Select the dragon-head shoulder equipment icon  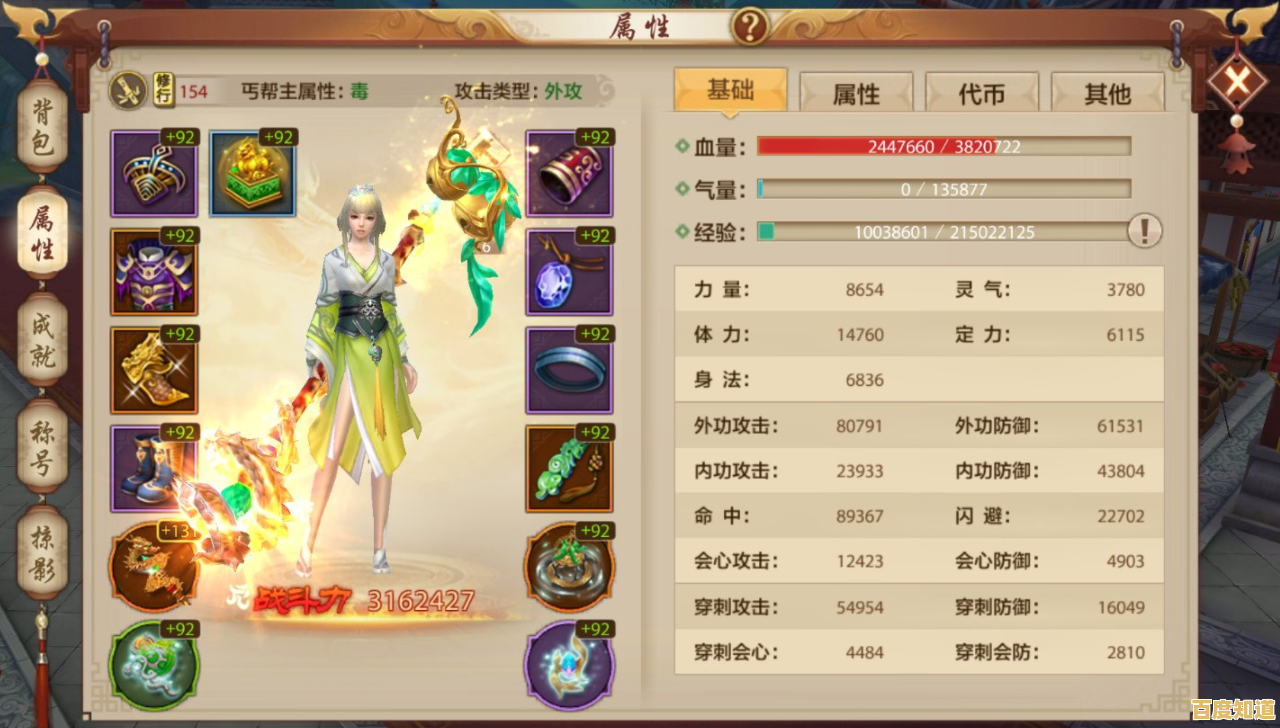coord(154,370)
